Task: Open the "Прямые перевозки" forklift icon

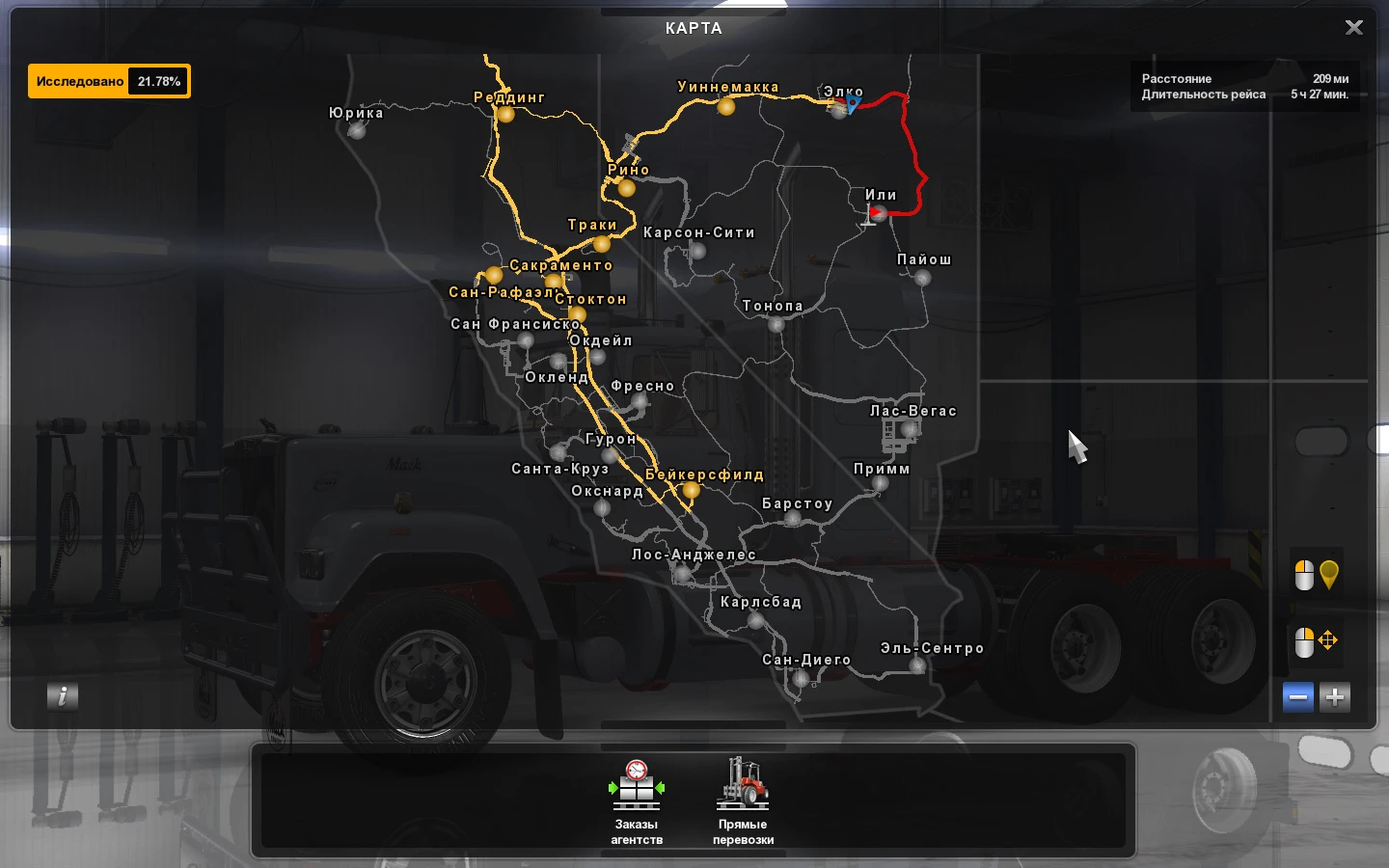Action: click(743, 786)
